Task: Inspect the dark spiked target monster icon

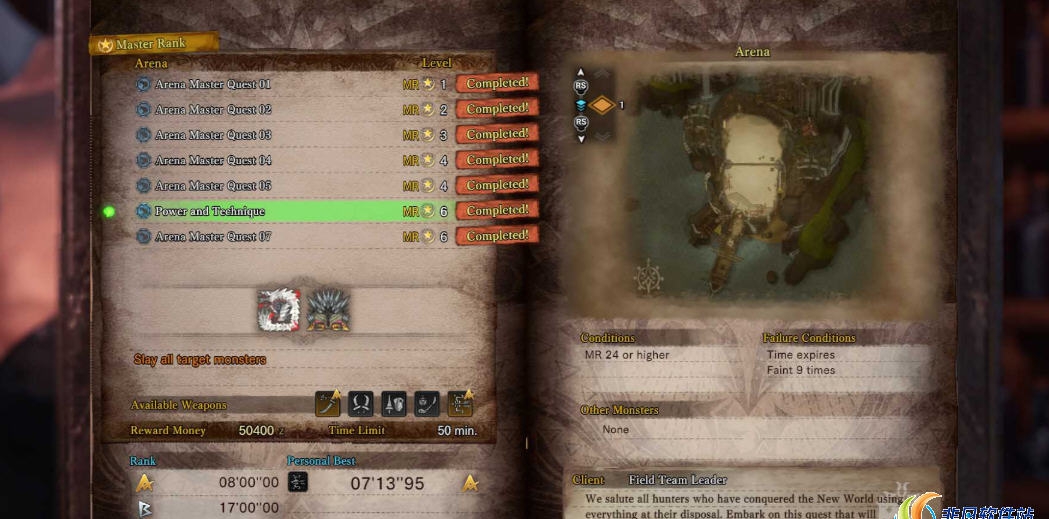Action: [x=327, y=309]
